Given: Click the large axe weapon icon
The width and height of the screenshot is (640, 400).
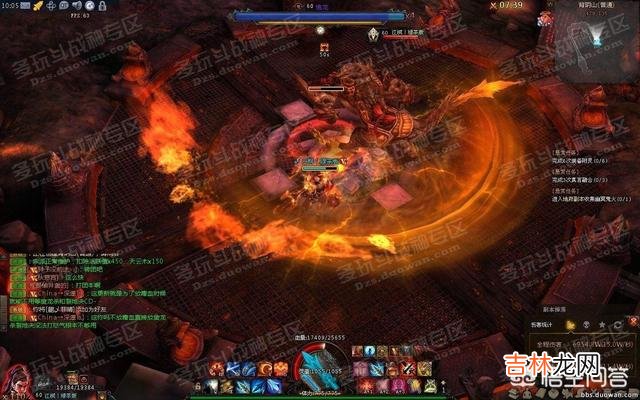Looking at the screenshot, I should tap(327, 366).
